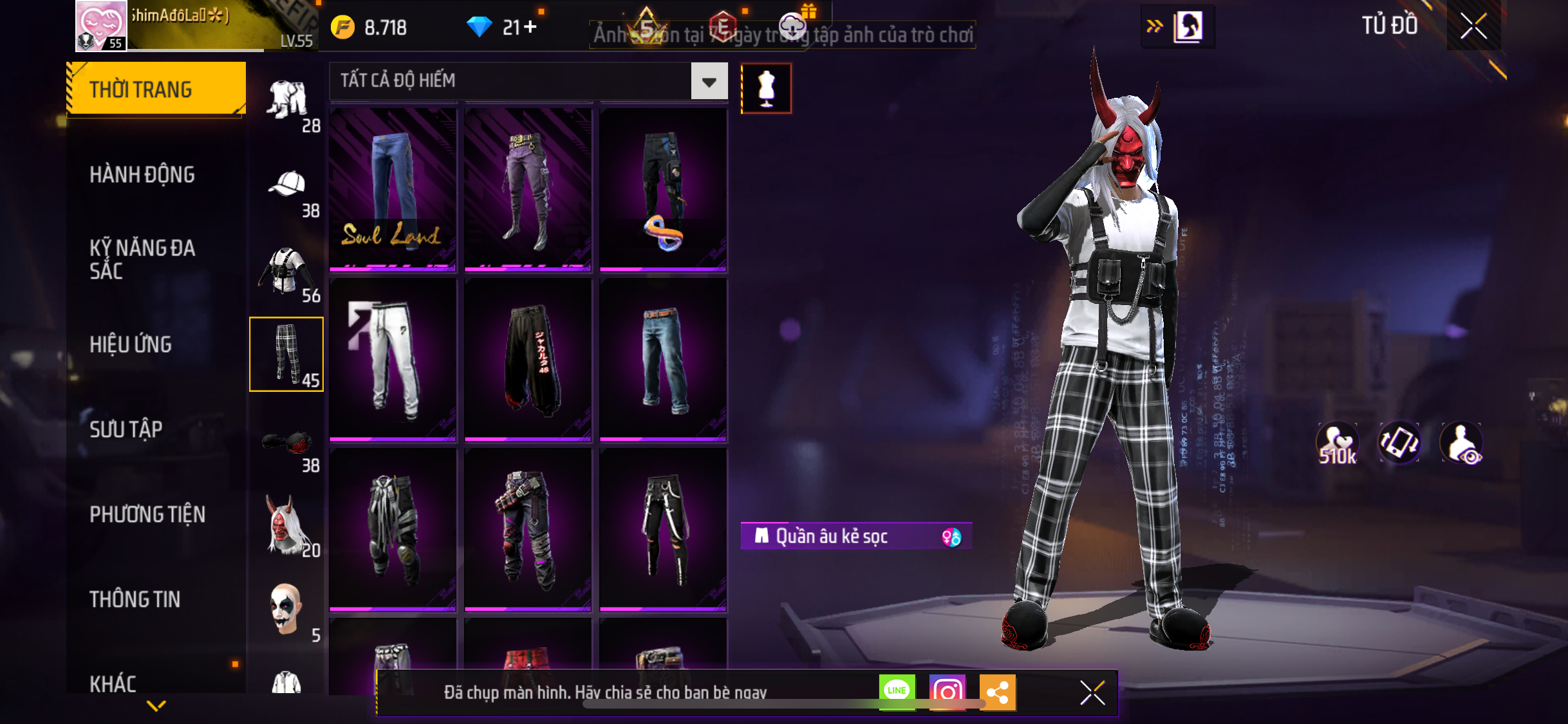Toggle the character preview eye icon
Viewport: 1568px width, 724px height.
click(x=1462, y=443)
